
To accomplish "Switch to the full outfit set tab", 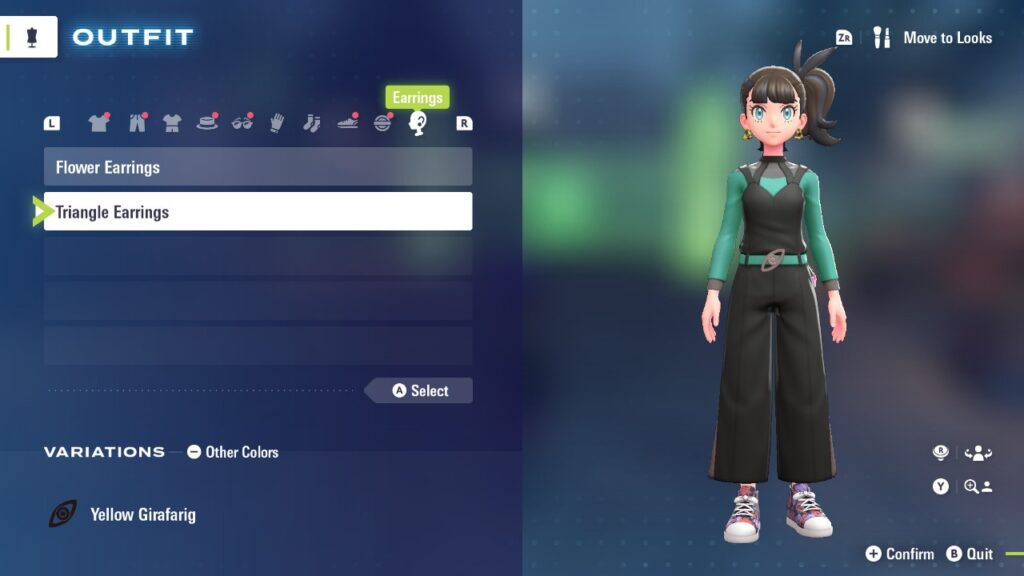I will 172,123.
